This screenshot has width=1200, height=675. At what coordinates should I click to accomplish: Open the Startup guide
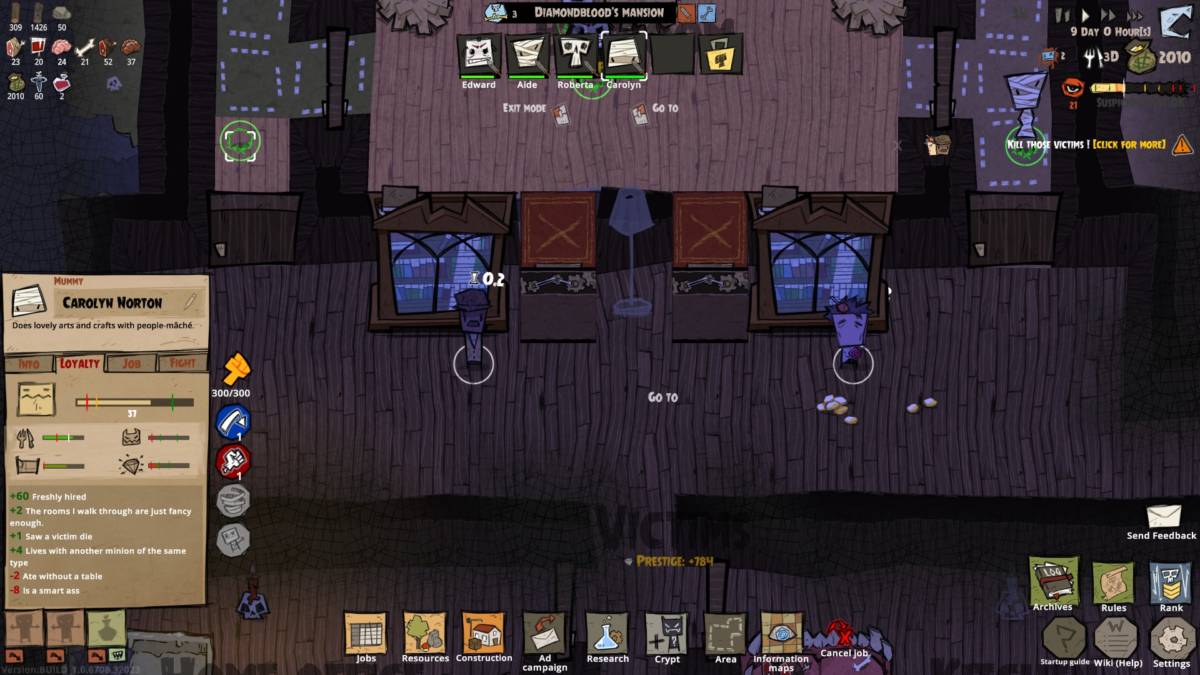(x=1063, y=637)
